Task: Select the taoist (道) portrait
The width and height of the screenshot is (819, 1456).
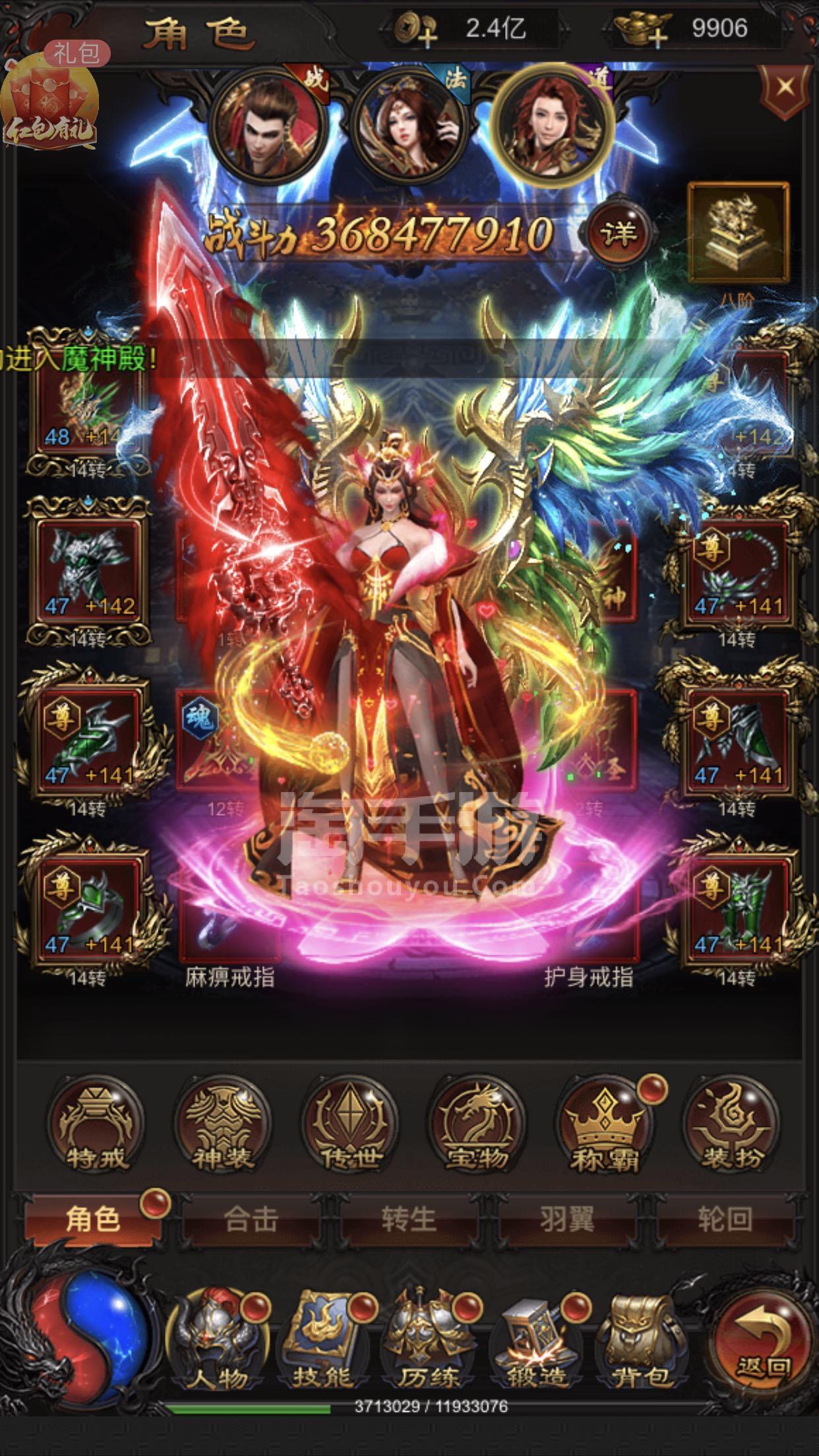Action: pos(554,124)
